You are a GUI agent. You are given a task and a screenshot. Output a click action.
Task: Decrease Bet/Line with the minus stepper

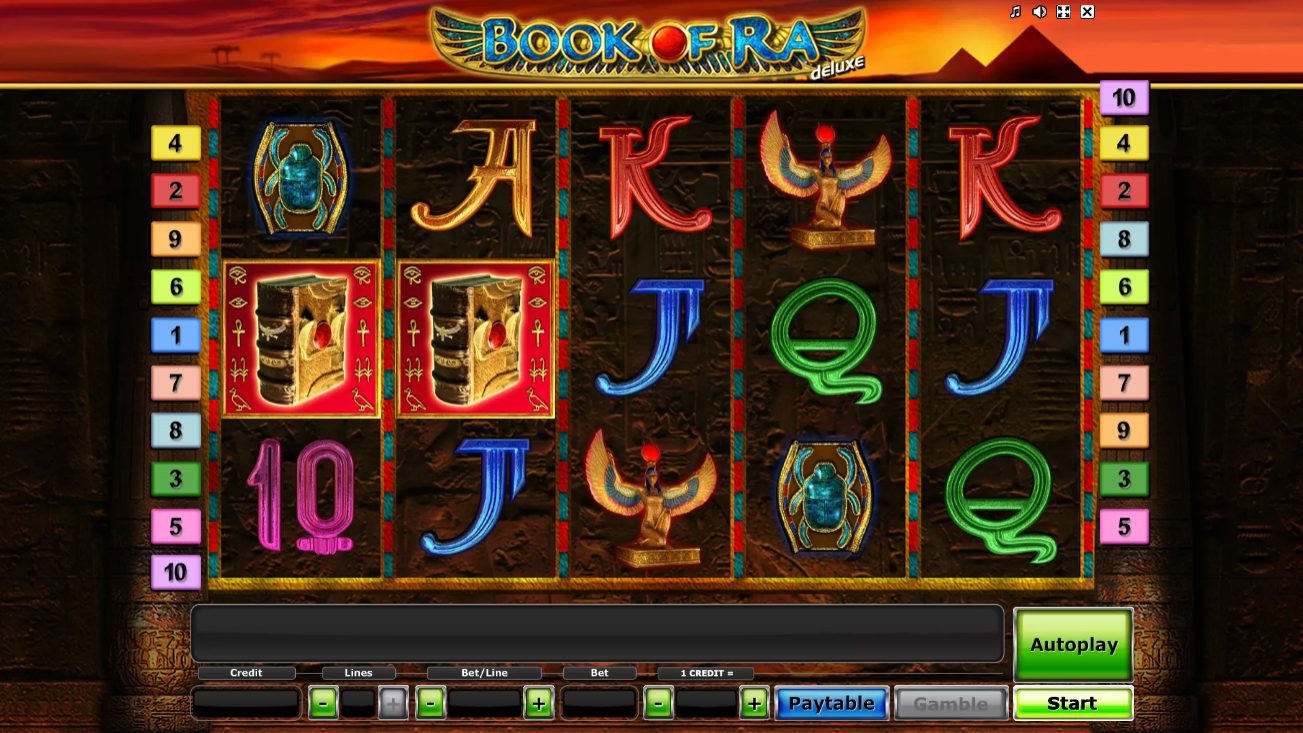(x=428, y=703)
